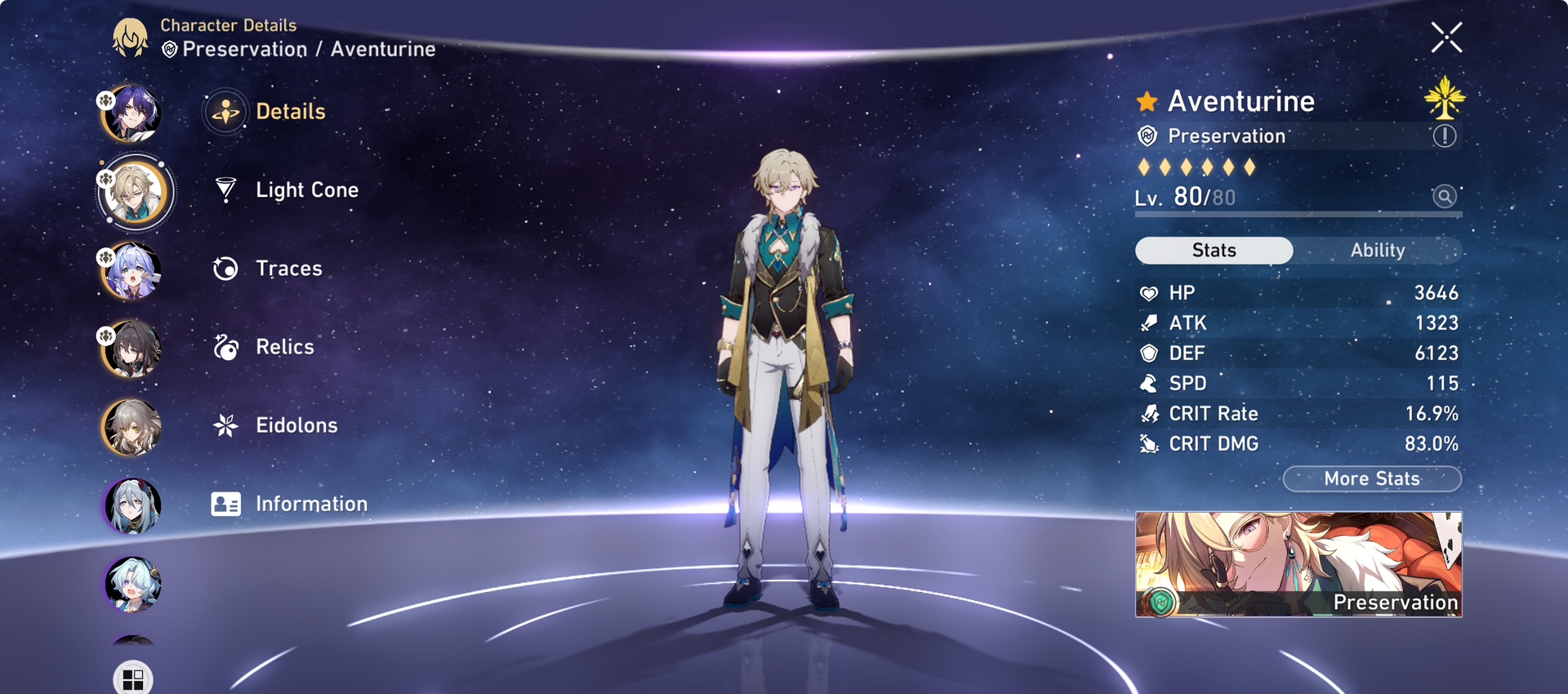Open More Stats
Screen dimensions: 1568x694
point(1372,479)
